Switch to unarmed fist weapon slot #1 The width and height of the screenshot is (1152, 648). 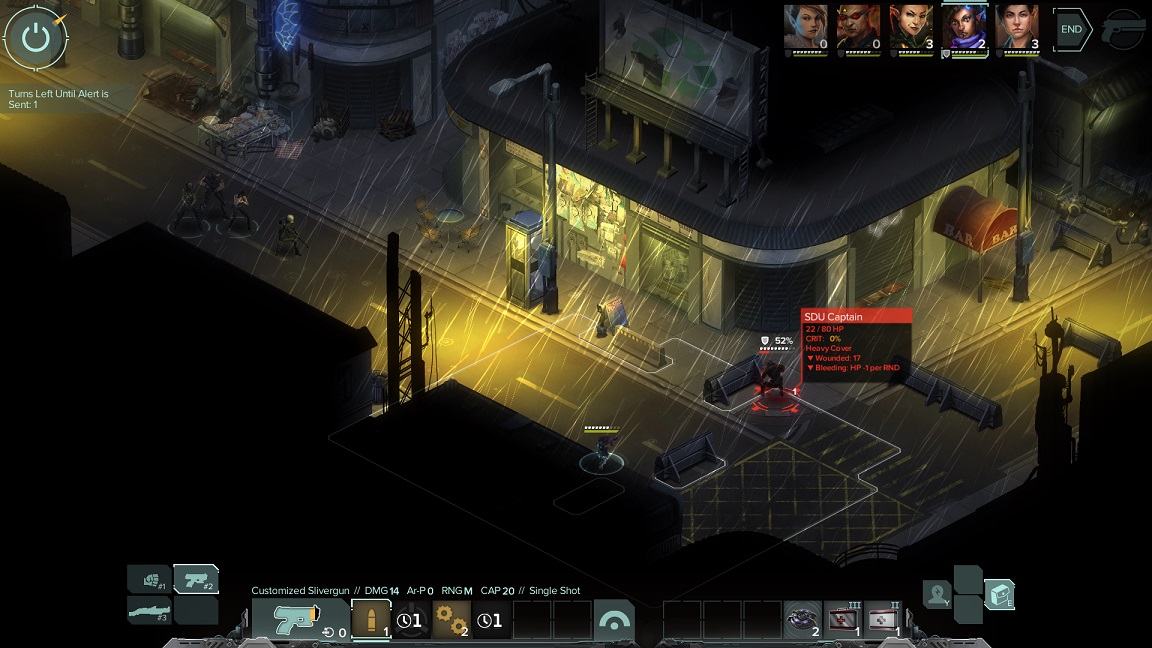coord(149,579)
